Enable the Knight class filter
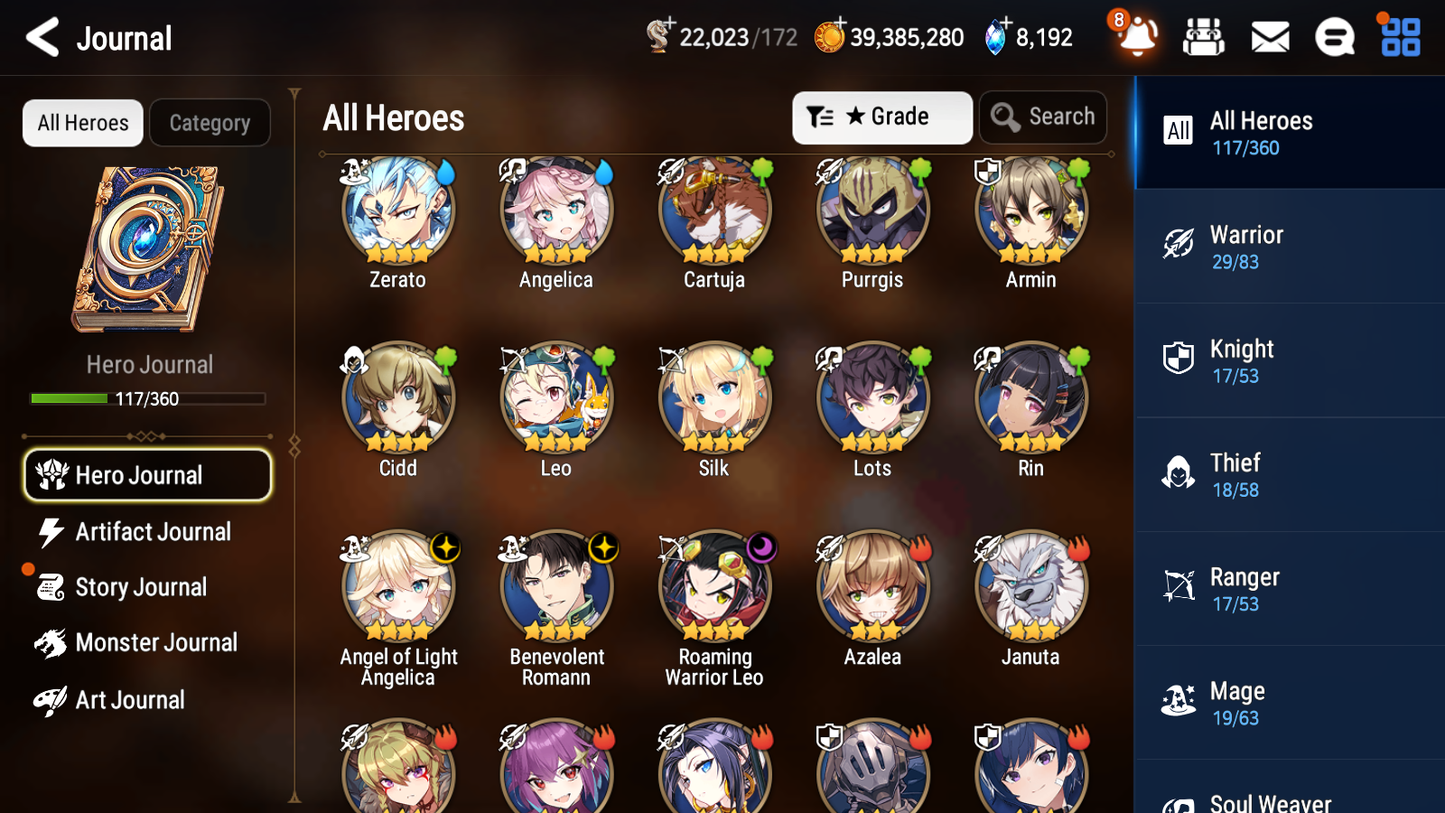 point(1289,360)
